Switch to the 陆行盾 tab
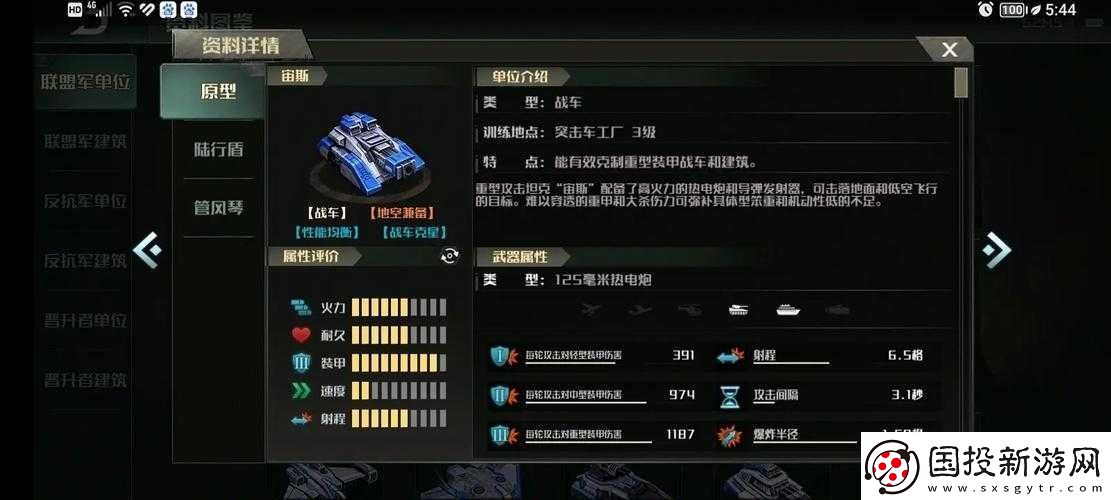 click(218, 150)
